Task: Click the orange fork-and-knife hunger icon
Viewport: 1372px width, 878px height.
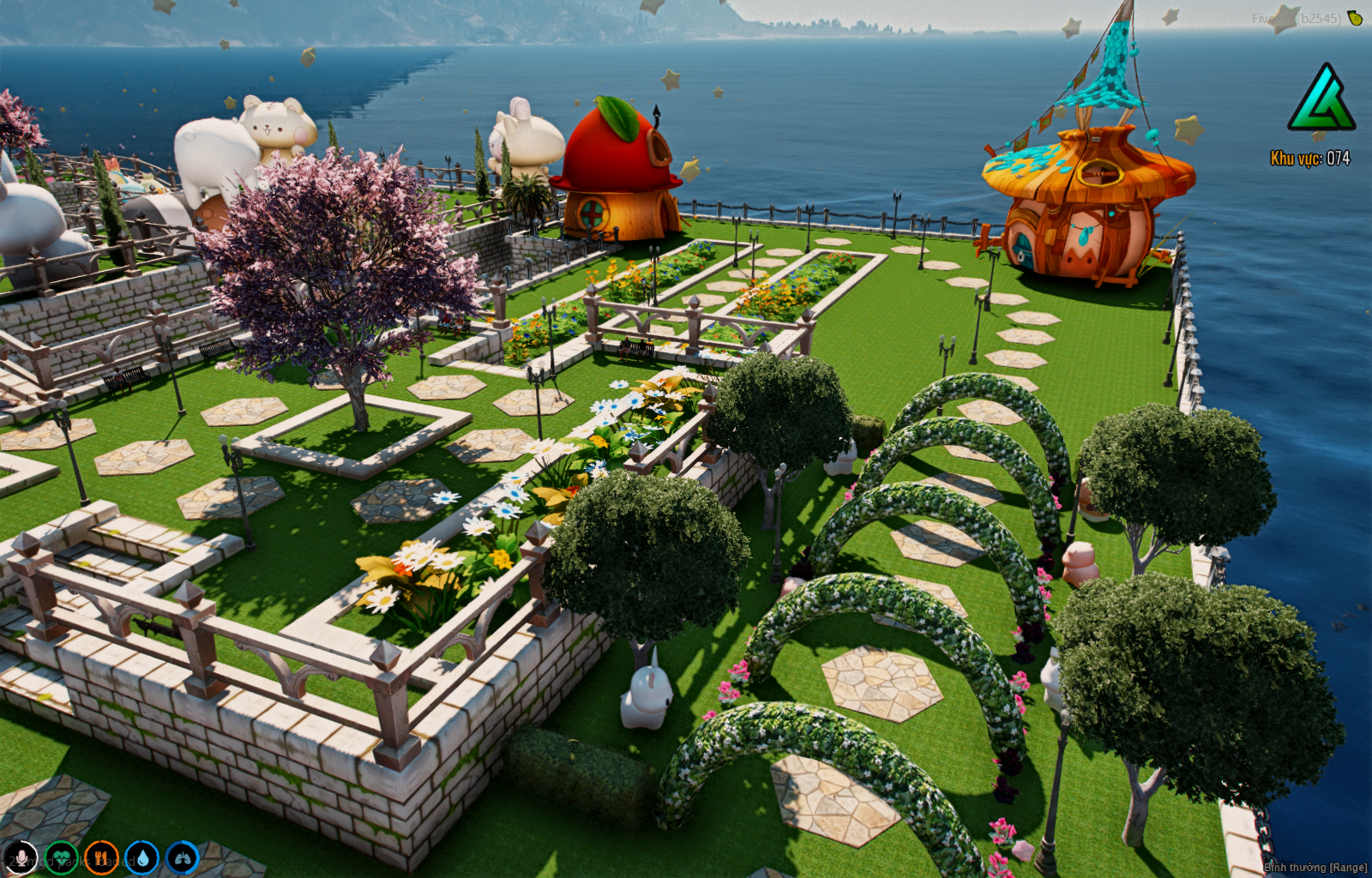Action: [101, 857]
